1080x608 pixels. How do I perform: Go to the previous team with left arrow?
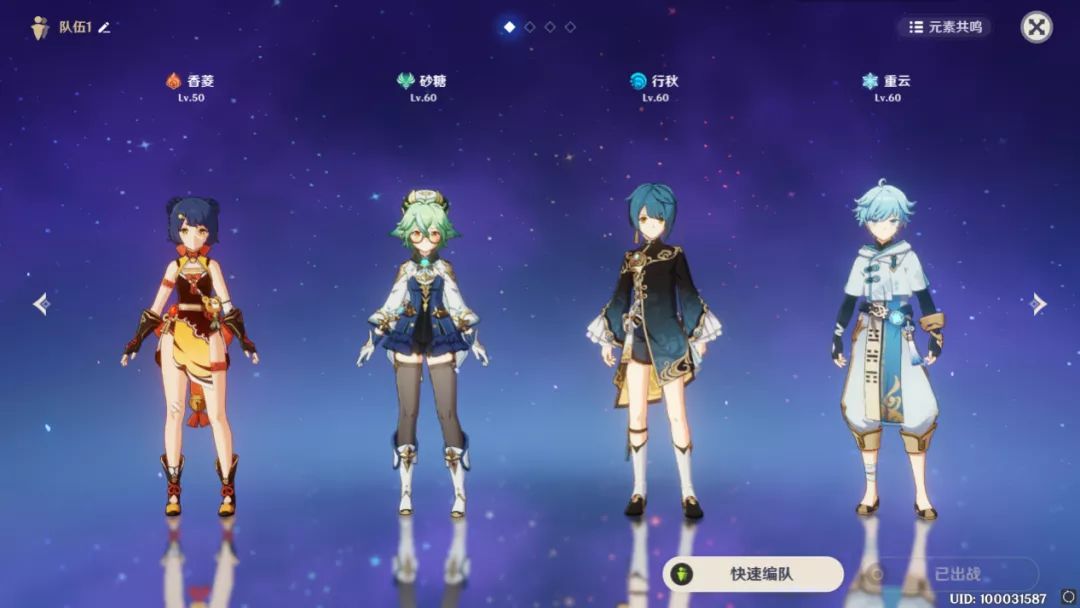pos(41,304)
